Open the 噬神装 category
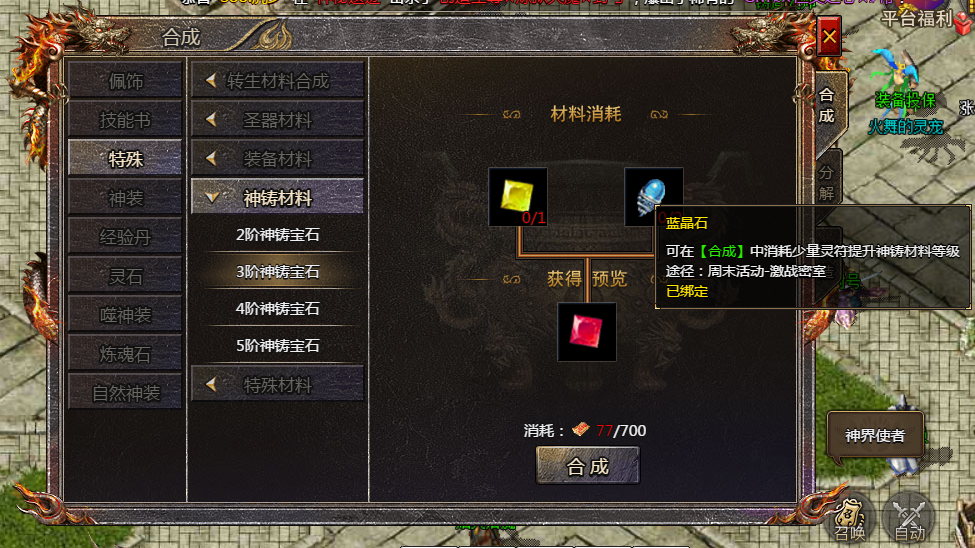 click(125, 315)
